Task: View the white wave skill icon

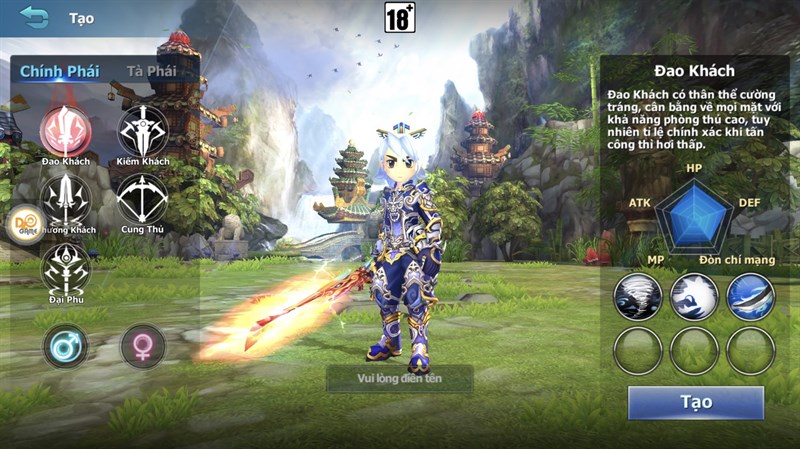Action: (694, 297)
